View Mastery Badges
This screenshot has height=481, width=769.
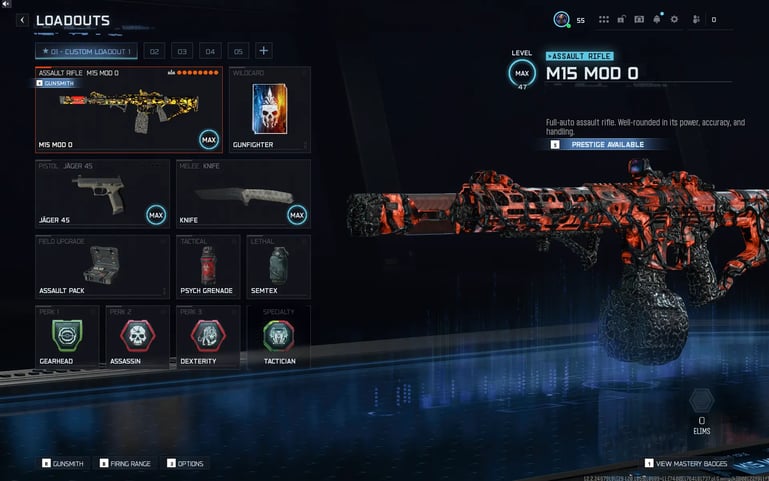[691, 464]
